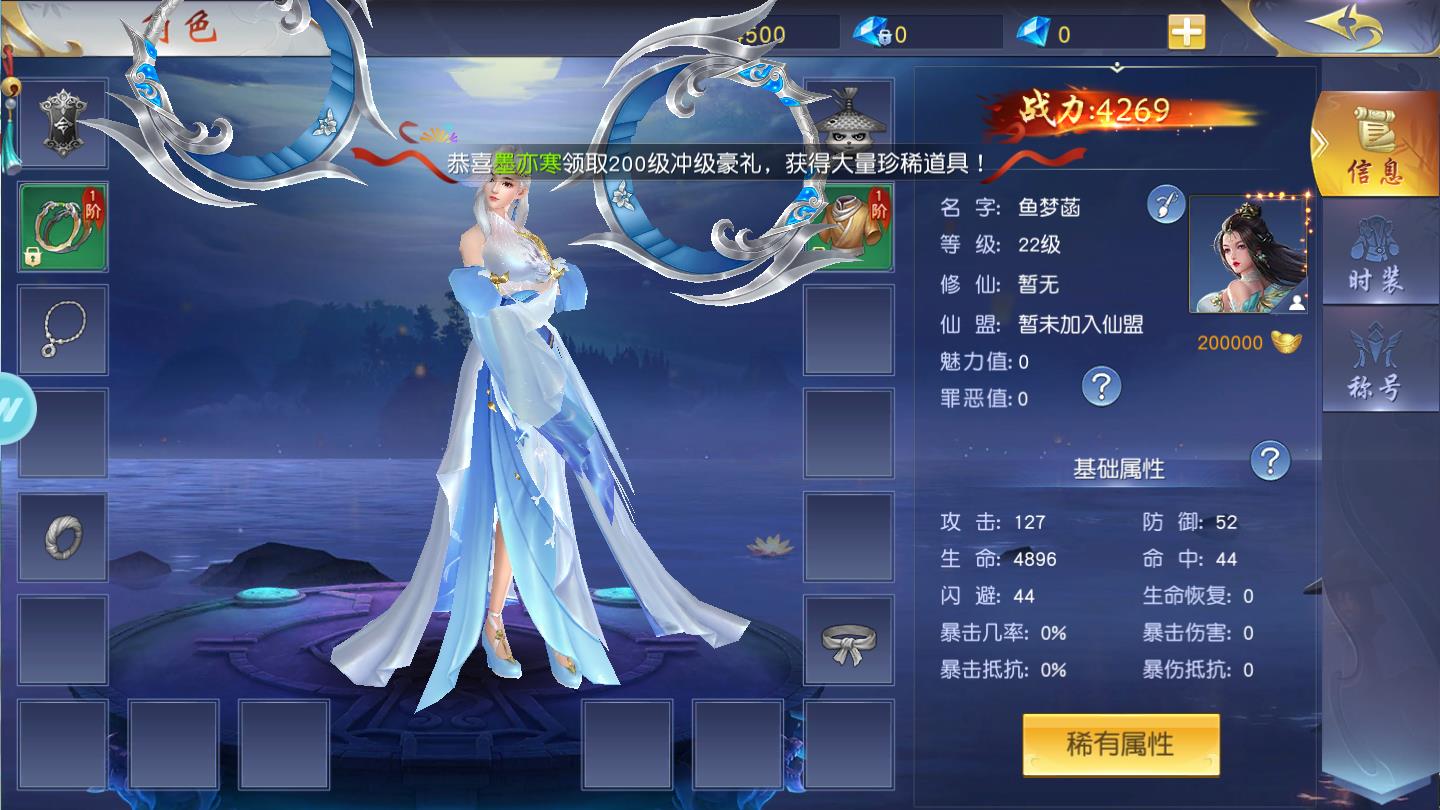1440x810 pixels.
Task: Select the token badge equipment slot
Action: pyautogui.click(x=63, y=123)
